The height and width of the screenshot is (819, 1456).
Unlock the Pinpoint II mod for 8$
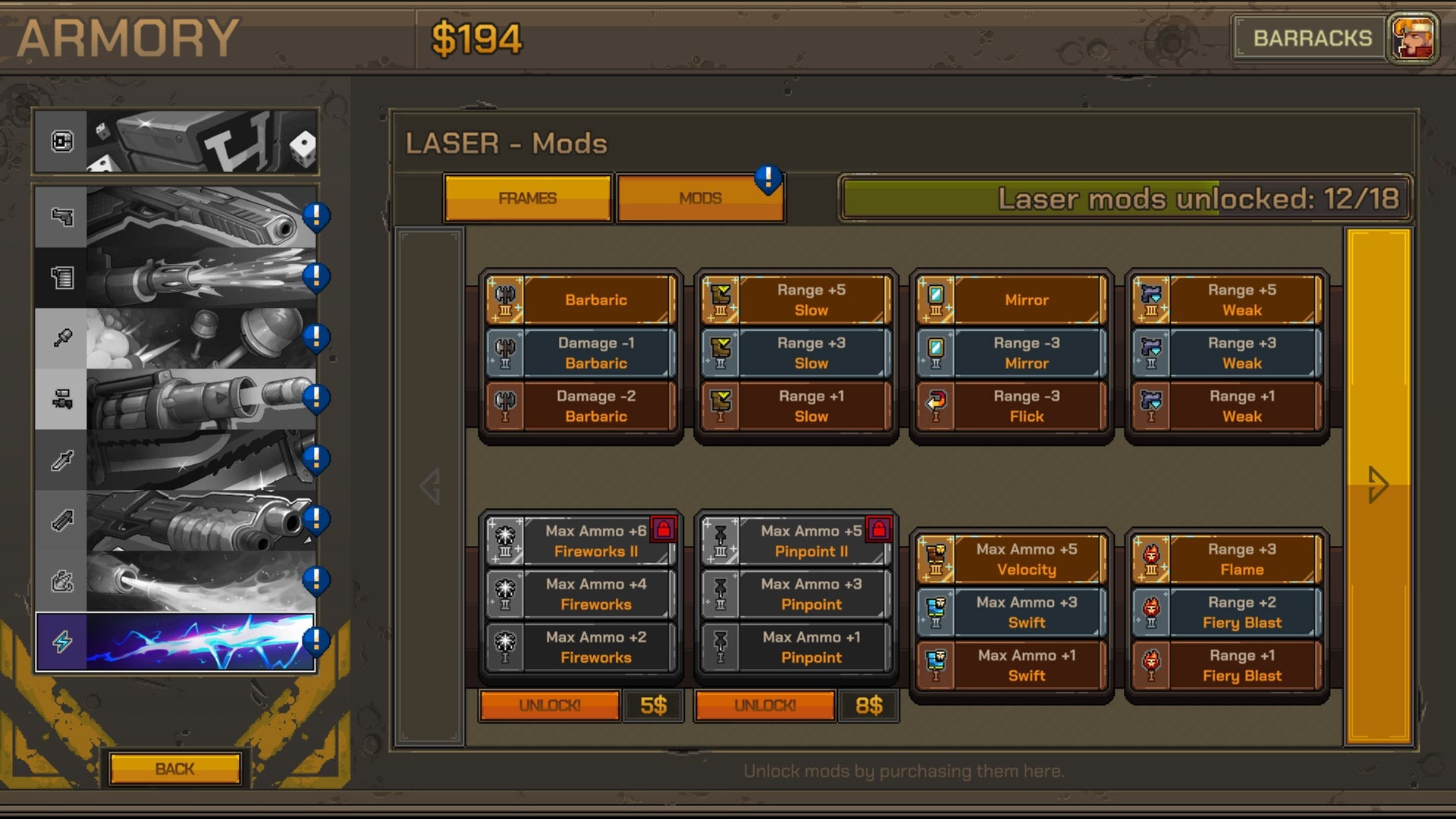tap(765, 706)
